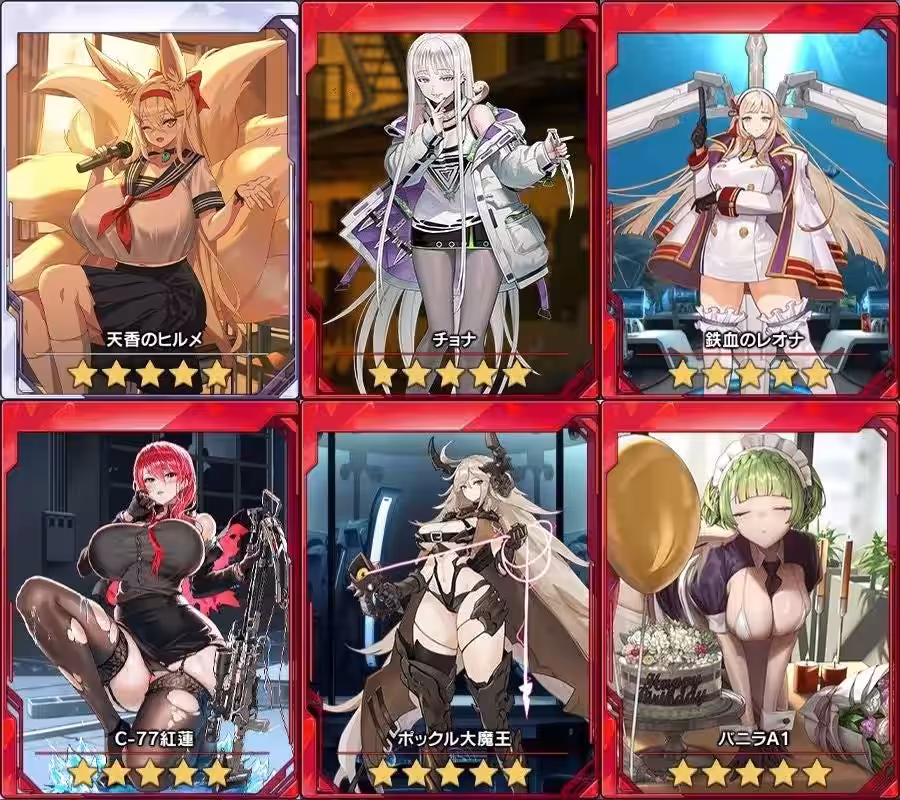
Task: Open the 鉄血のレオナ card
Action: [x=750, y=200]
